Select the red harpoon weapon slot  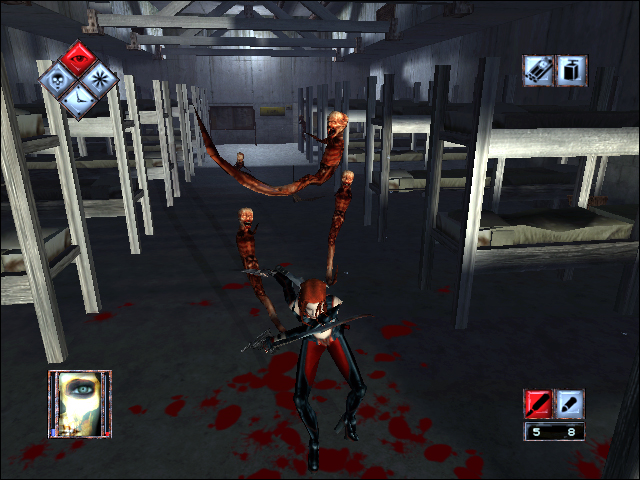tap(538, 404)
